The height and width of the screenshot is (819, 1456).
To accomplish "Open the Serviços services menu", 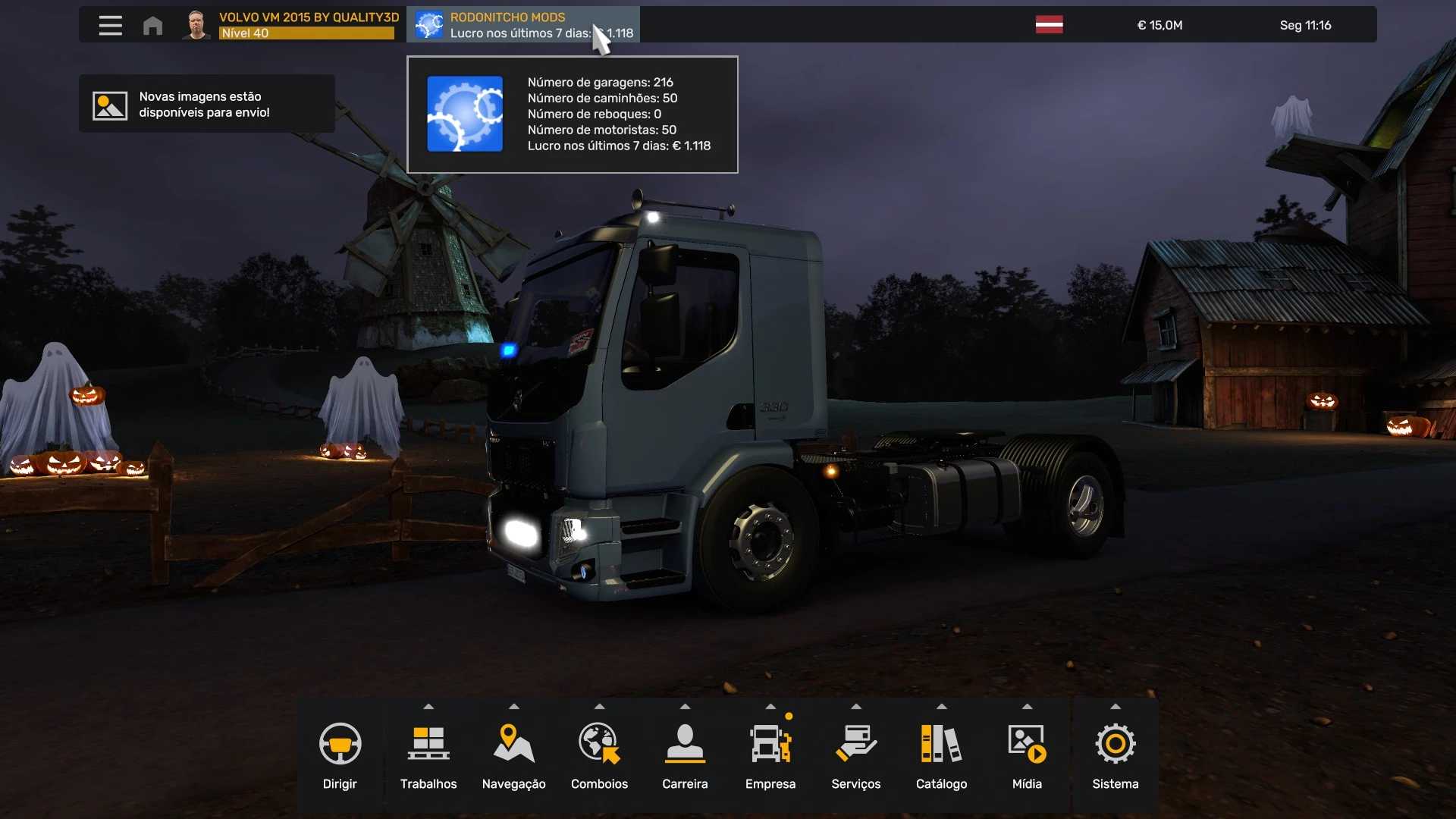I will point(855,755).
